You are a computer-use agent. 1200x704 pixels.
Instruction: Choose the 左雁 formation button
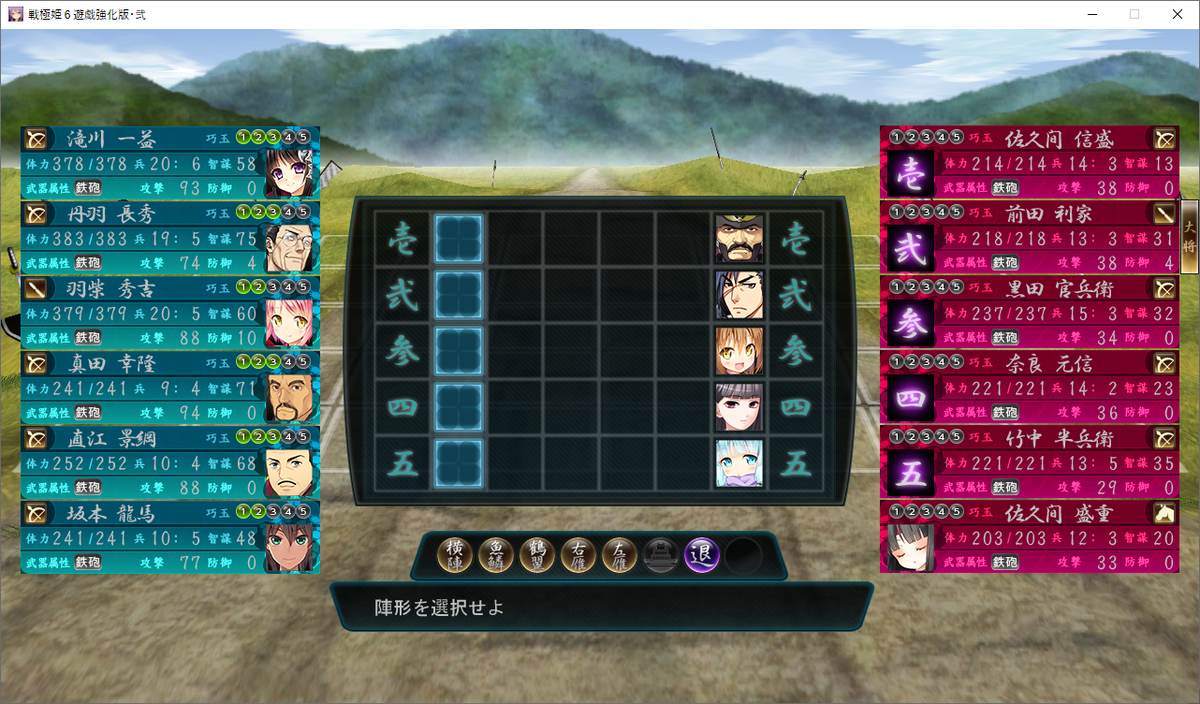pyautogui.click(x=620, y=555)
